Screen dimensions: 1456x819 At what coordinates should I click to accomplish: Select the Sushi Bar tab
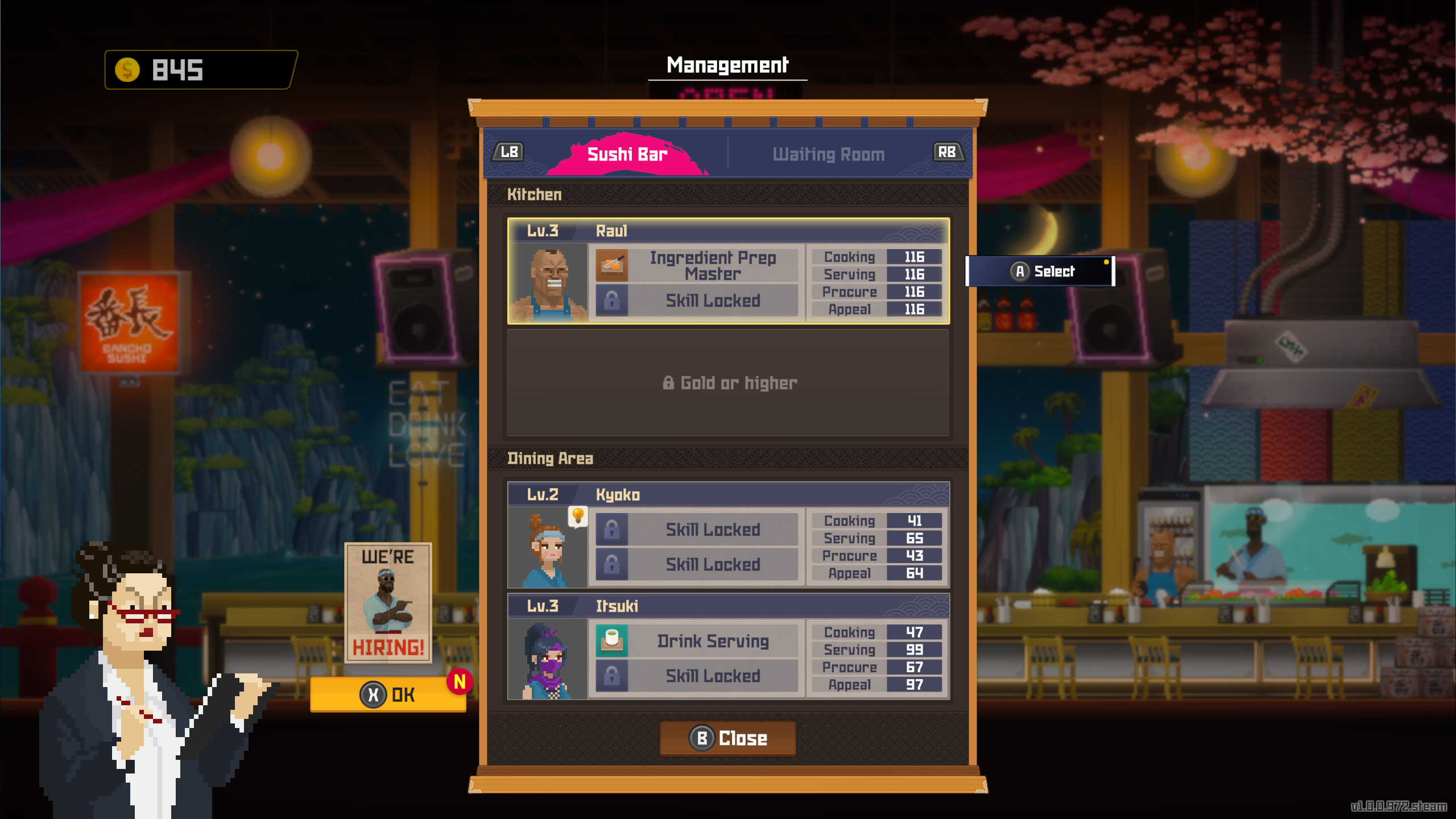(x=627, y=152)
